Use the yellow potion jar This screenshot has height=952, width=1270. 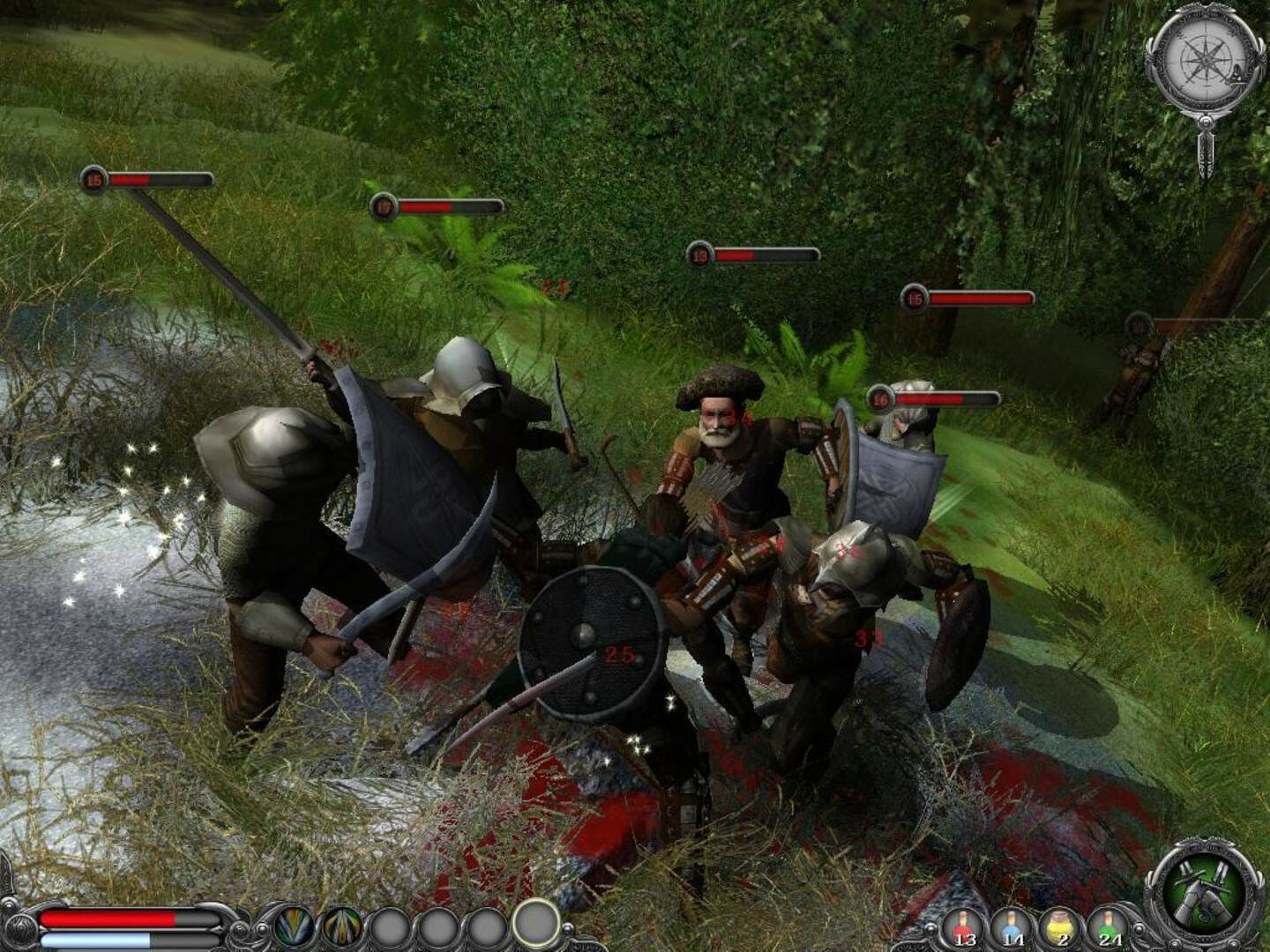click(x=1062, y=928)
